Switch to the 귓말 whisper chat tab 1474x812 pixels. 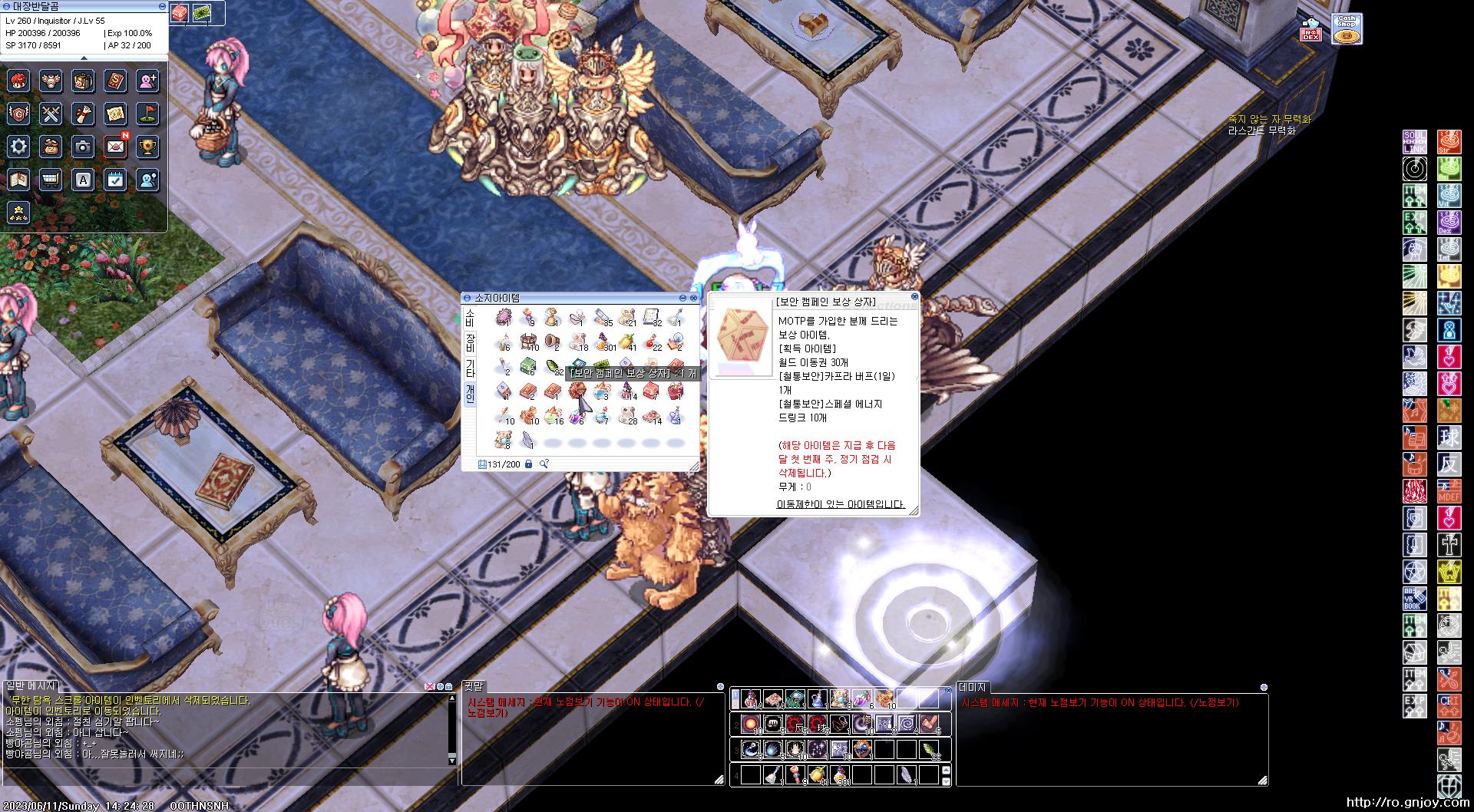475,687
